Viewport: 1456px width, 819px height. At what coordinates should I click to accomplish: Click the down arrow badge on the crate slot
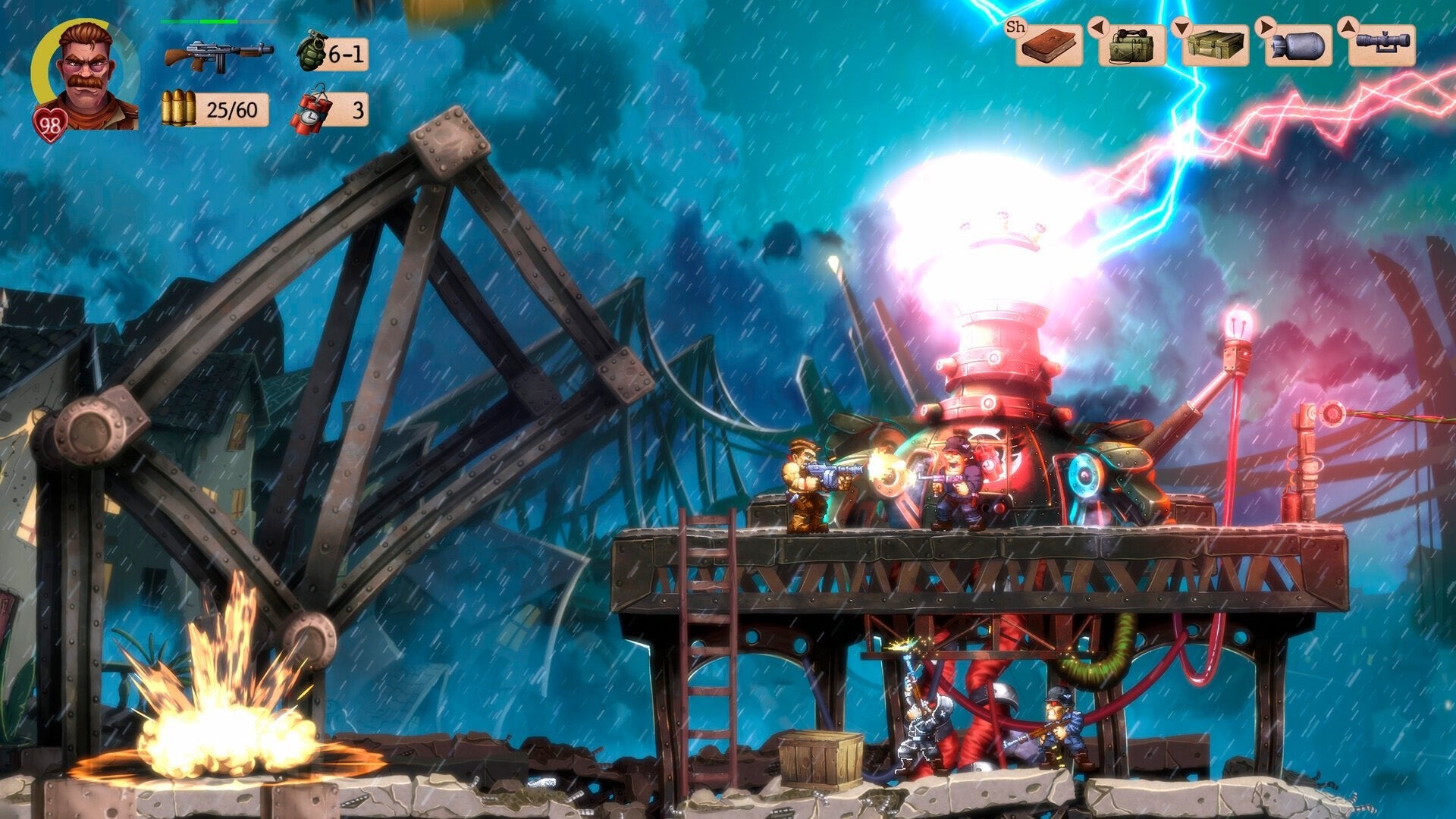[x=1181, y=28]
